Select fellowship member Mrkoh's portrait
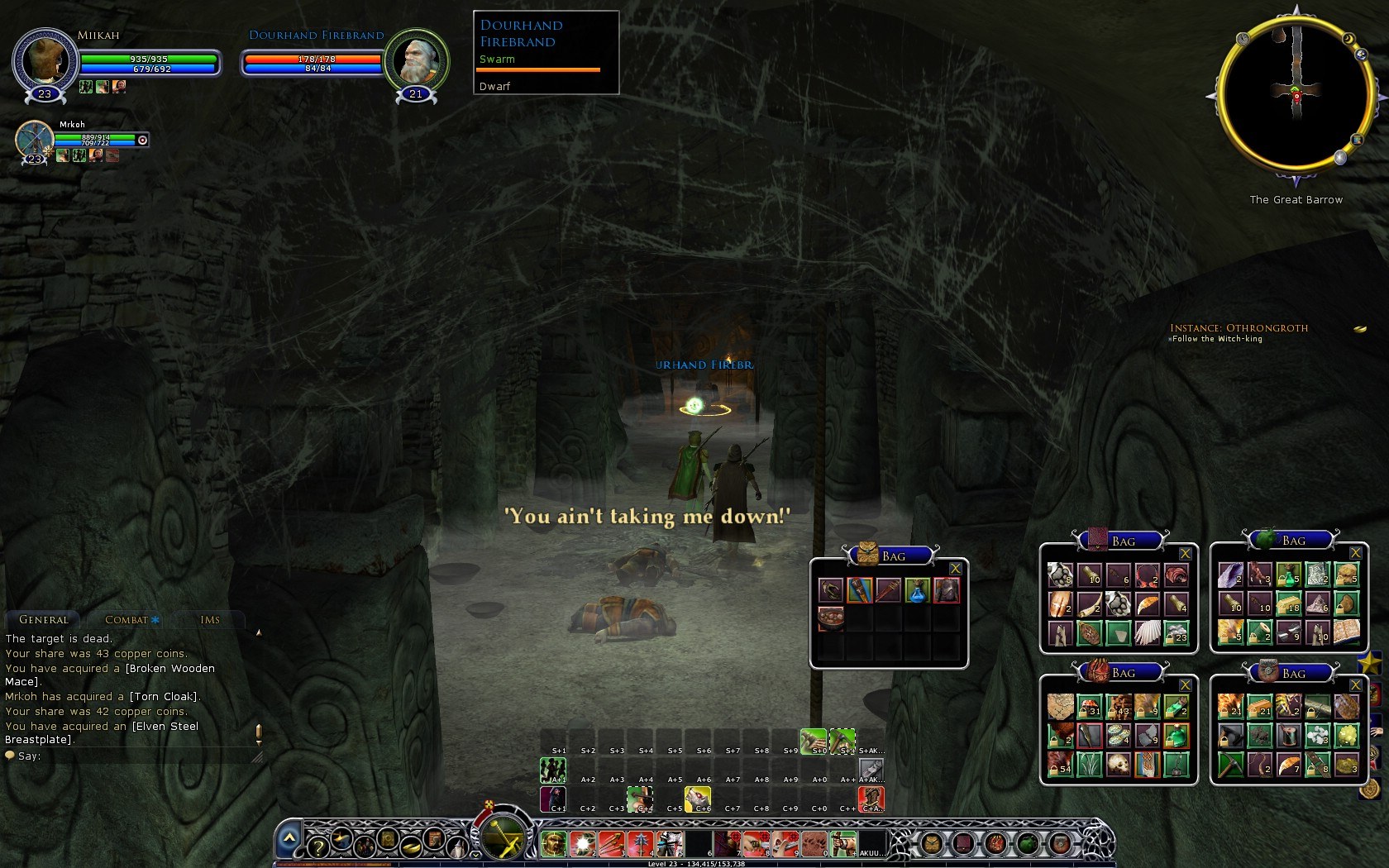 (x=34, y=139)
